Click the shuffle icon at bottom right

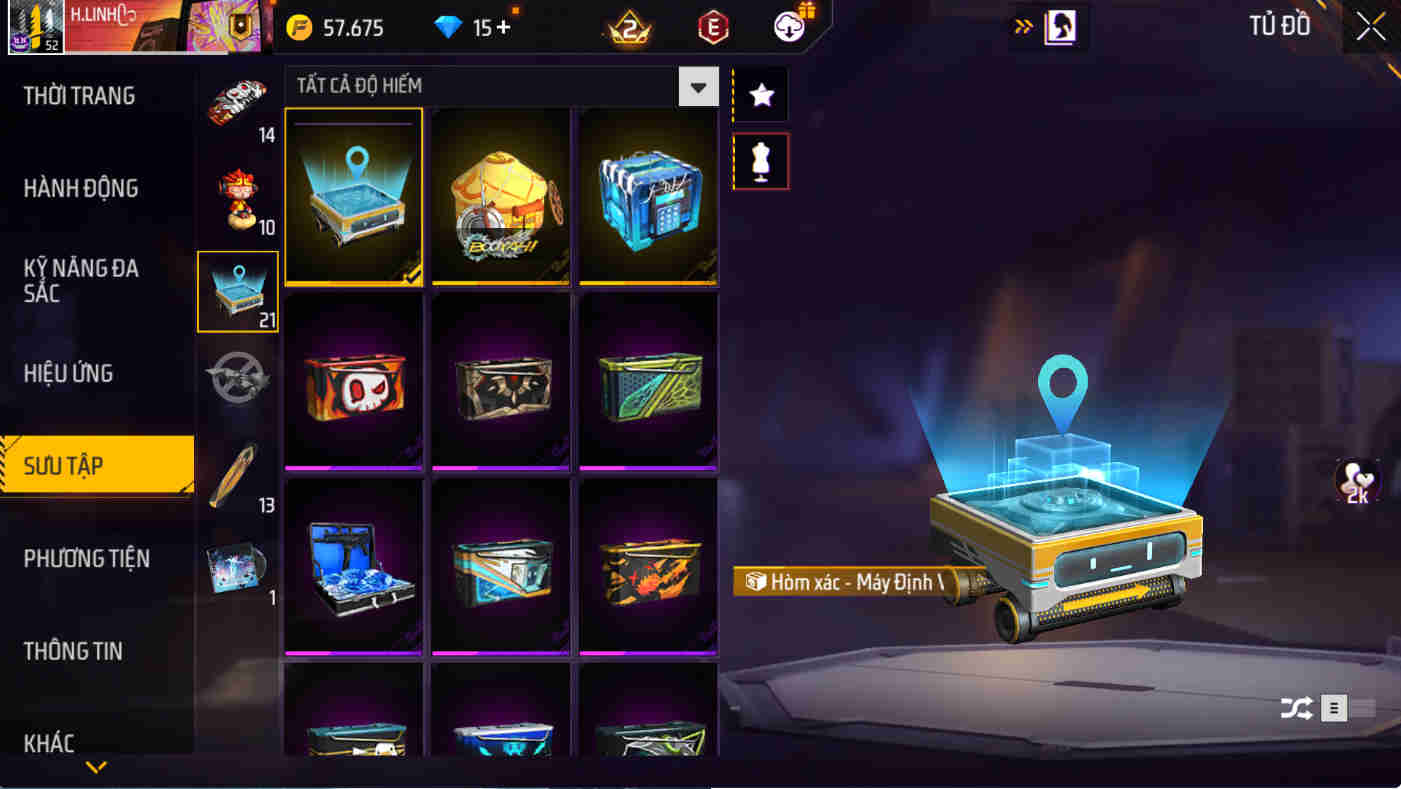coord(1297,707)
